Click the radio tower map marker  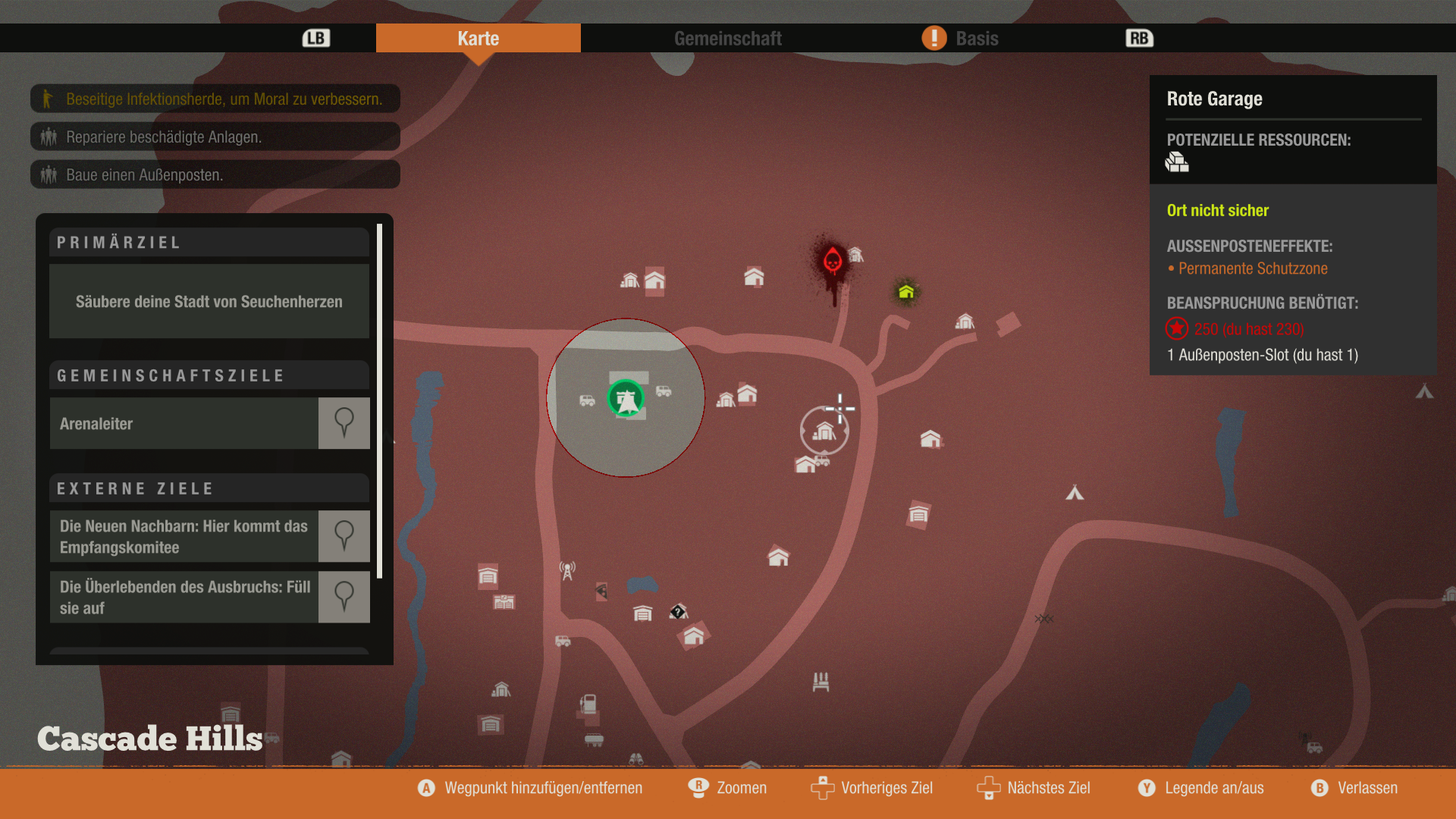(567, 570)
